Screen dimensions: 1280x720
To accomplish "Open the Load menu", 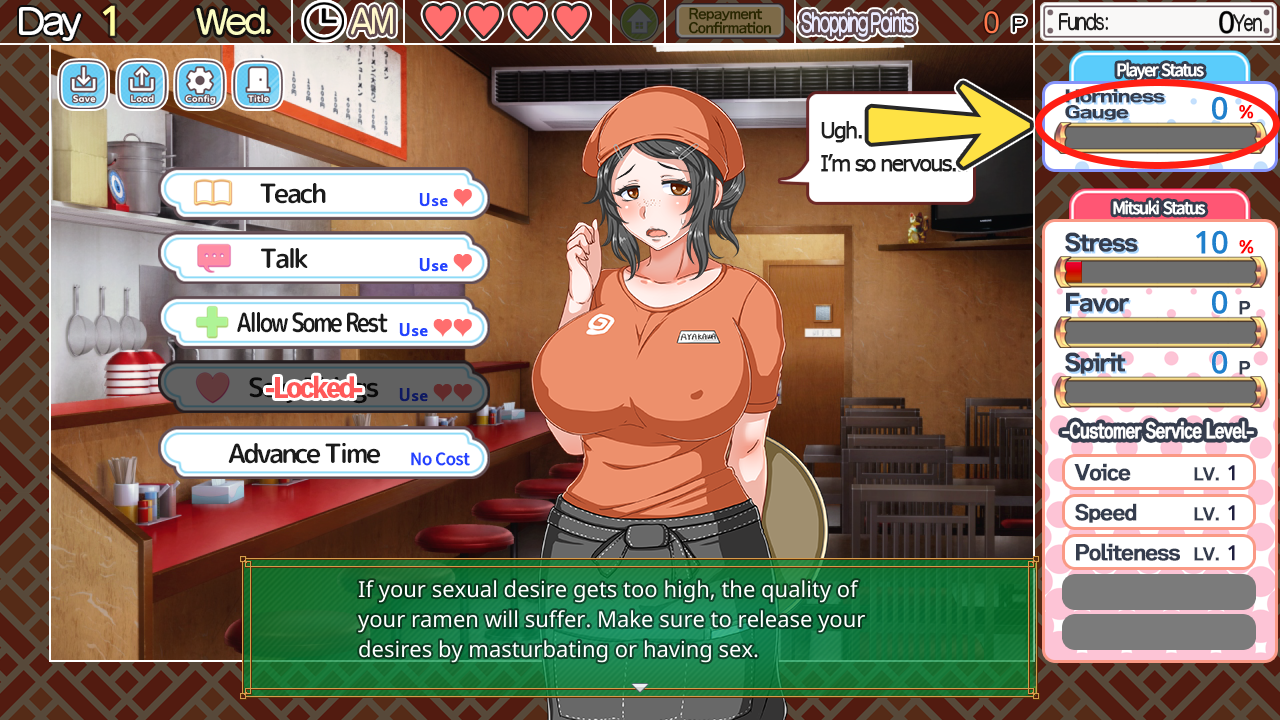I will click(x=142, y=85).
